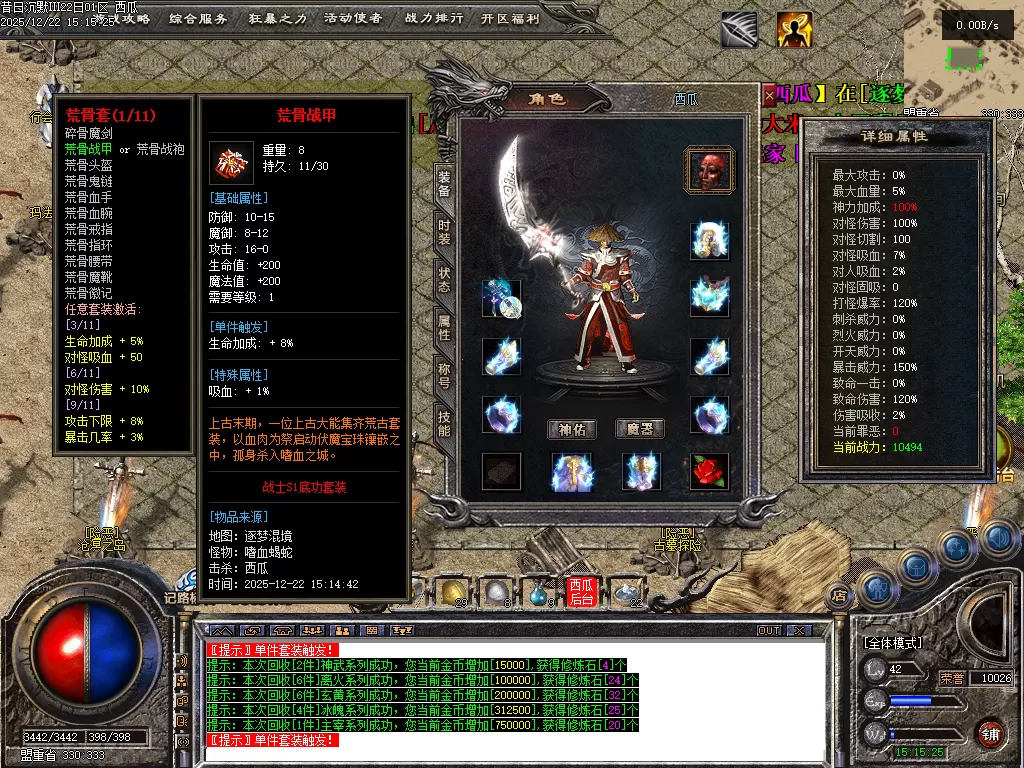Open the 综合服务 top menu

[198, 18]
